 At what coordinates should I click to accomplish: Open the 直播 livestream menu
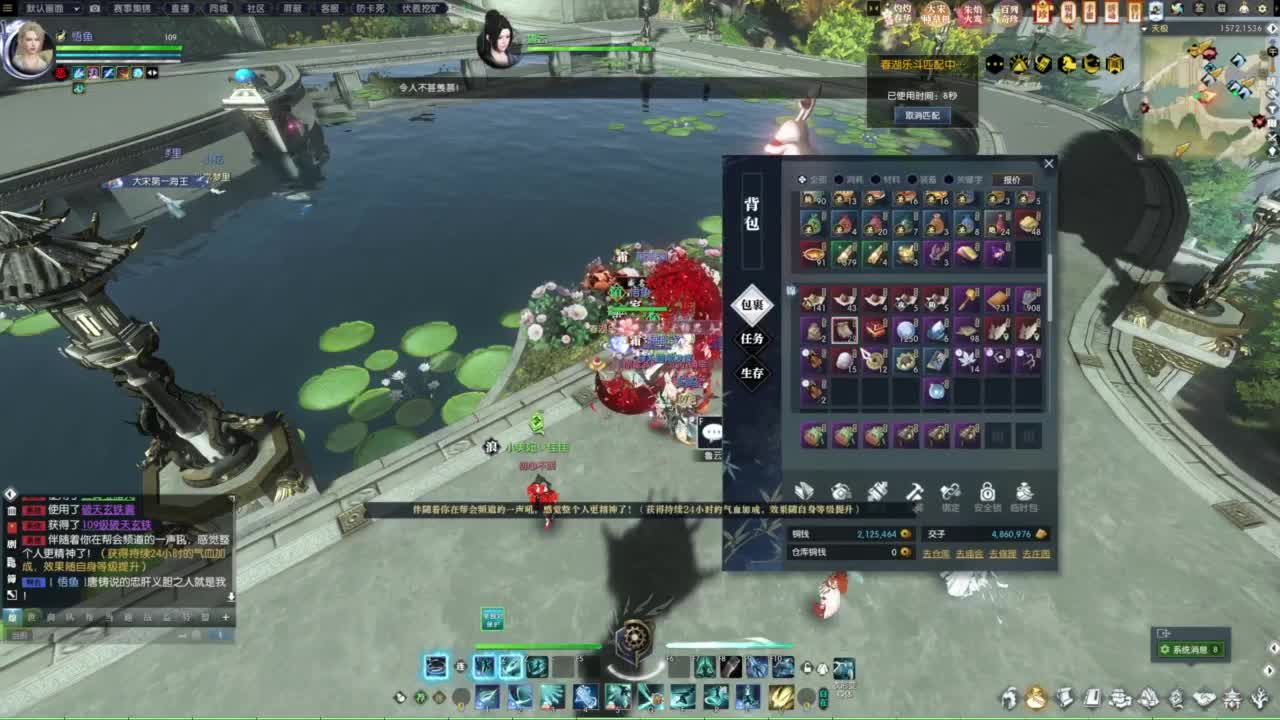click(x=180, y=8)
